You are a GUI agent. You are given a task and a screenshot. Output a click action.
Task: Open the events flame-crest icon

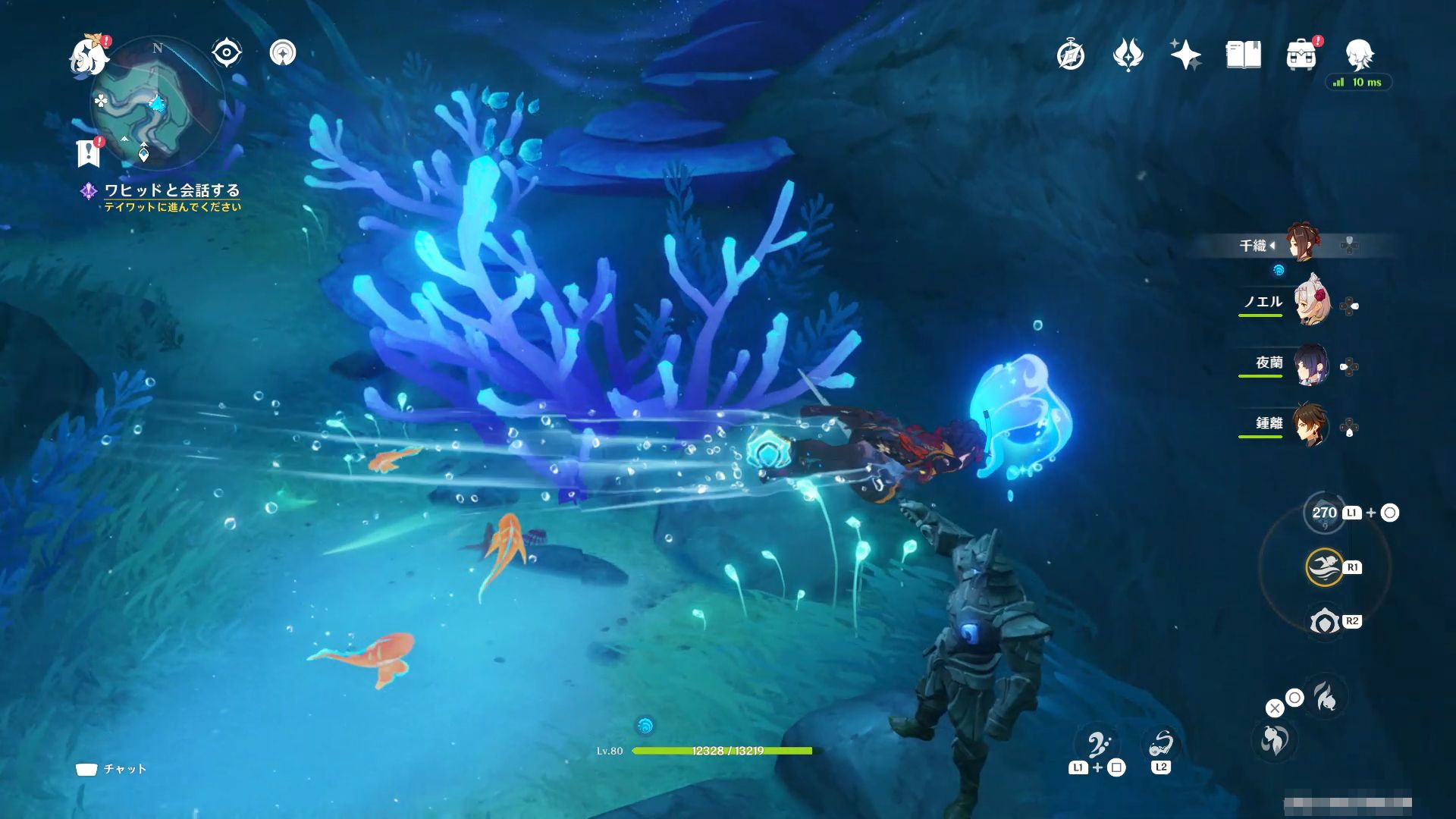pos(1128,55)
